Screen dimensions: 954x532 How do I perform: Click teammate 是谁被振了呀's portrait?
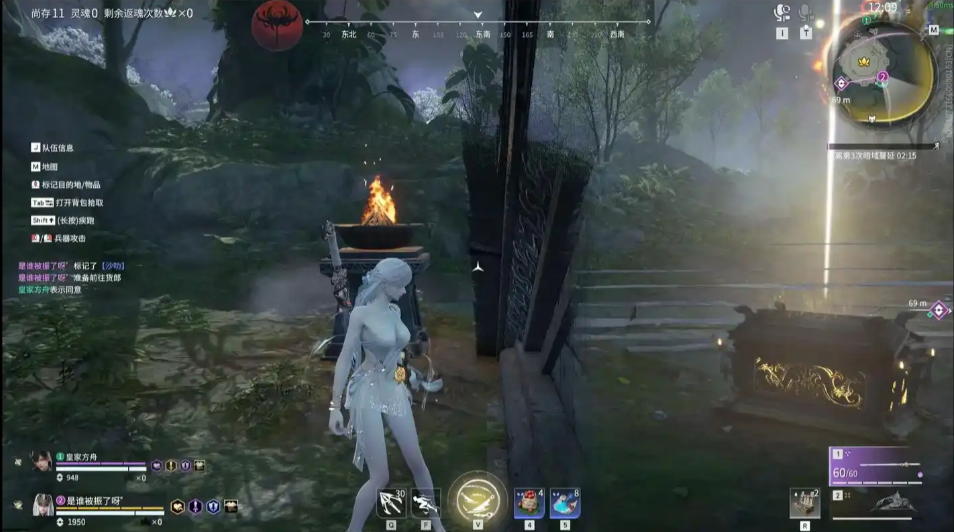point(42,504)
